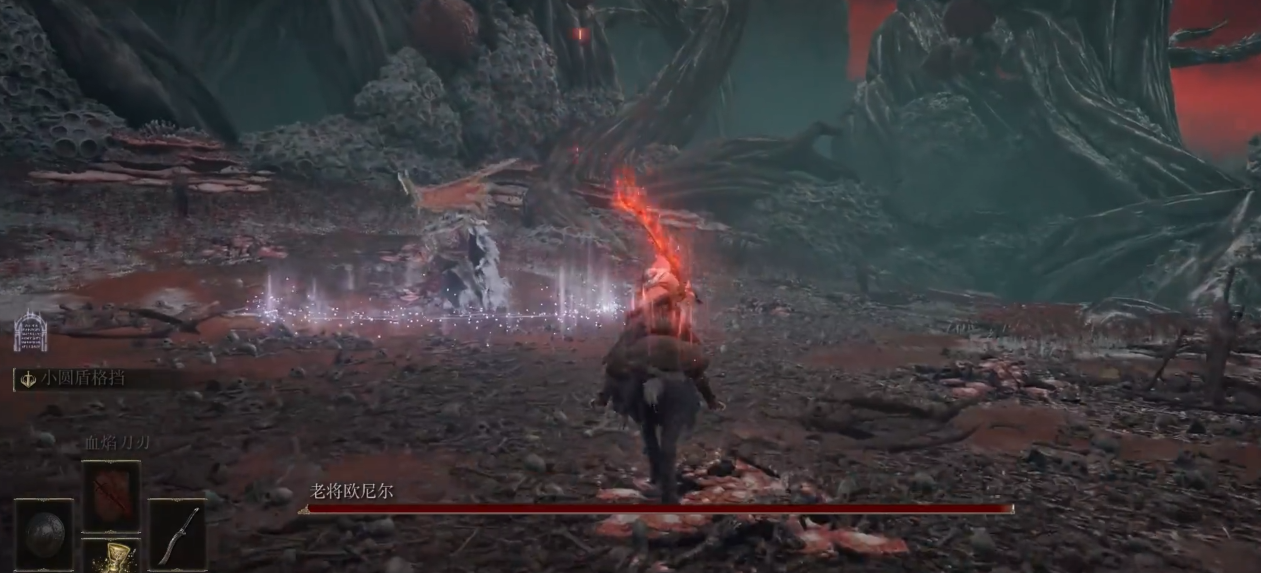Select the Bloodflame Blade (血焰刀刃) spell slot

pyautogui.click(x=110, y=495)
